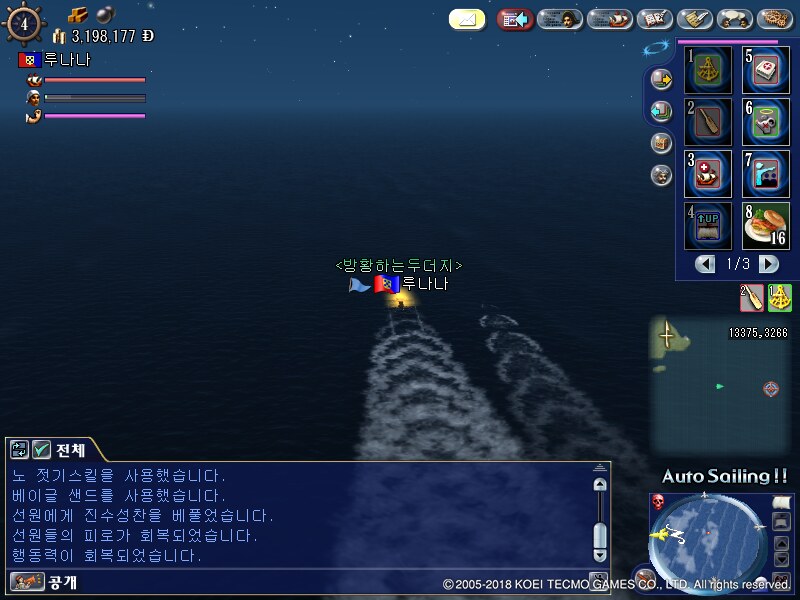800x600 pixels.
Task: Click the ship's wheel level 4 icon
Action: [x=24, y=25]
